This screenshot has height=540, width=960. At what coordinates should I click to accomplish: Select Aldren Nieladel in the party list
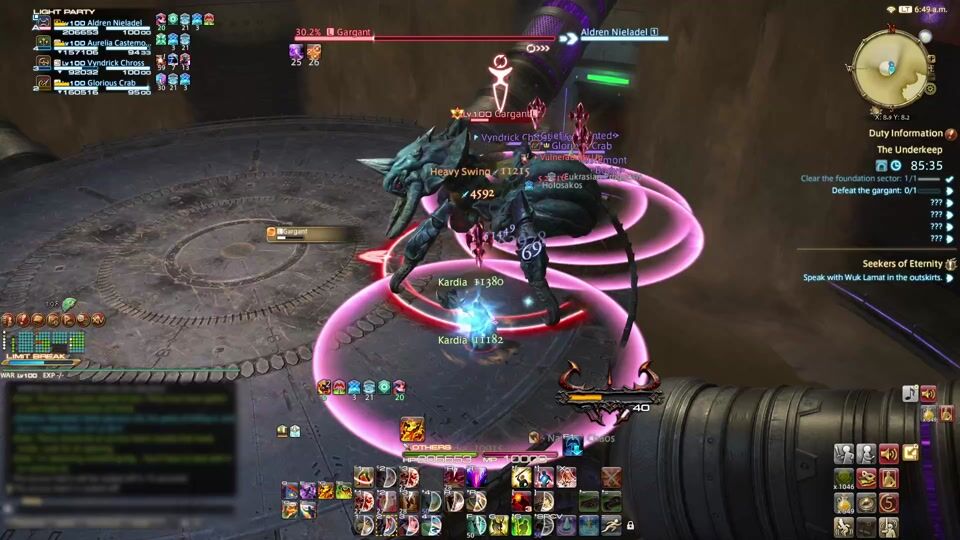(102, 23)
